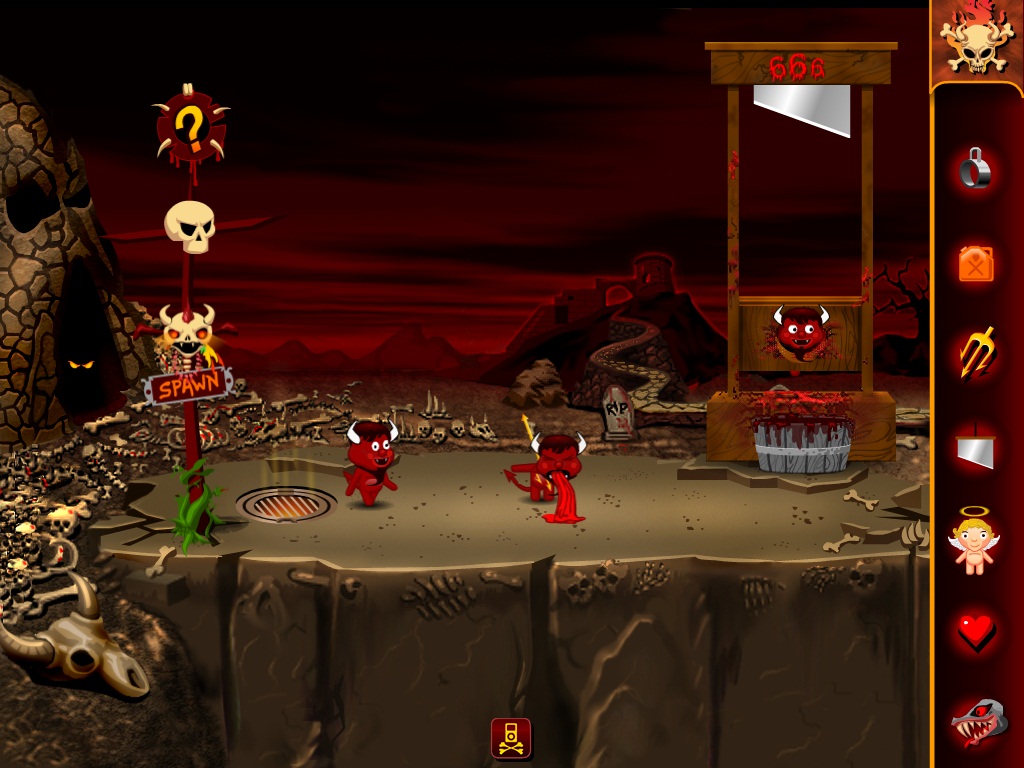Open the flaming skull and crossbones menu

[976, 42]
